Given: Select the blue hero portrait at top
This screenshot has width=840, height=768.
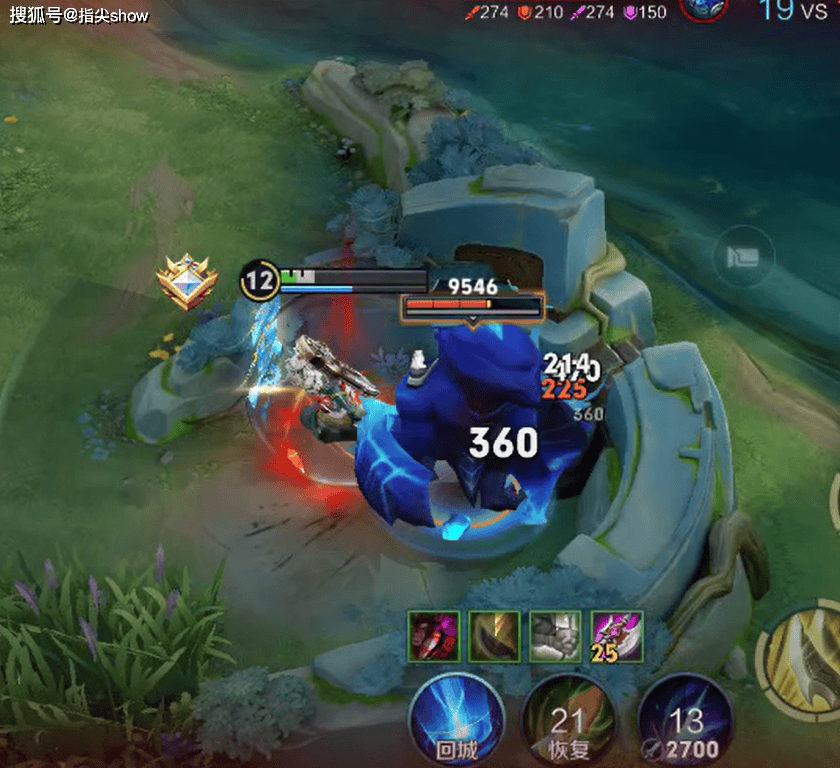Looking at the screenshot, I should click(x=703, y=8).
